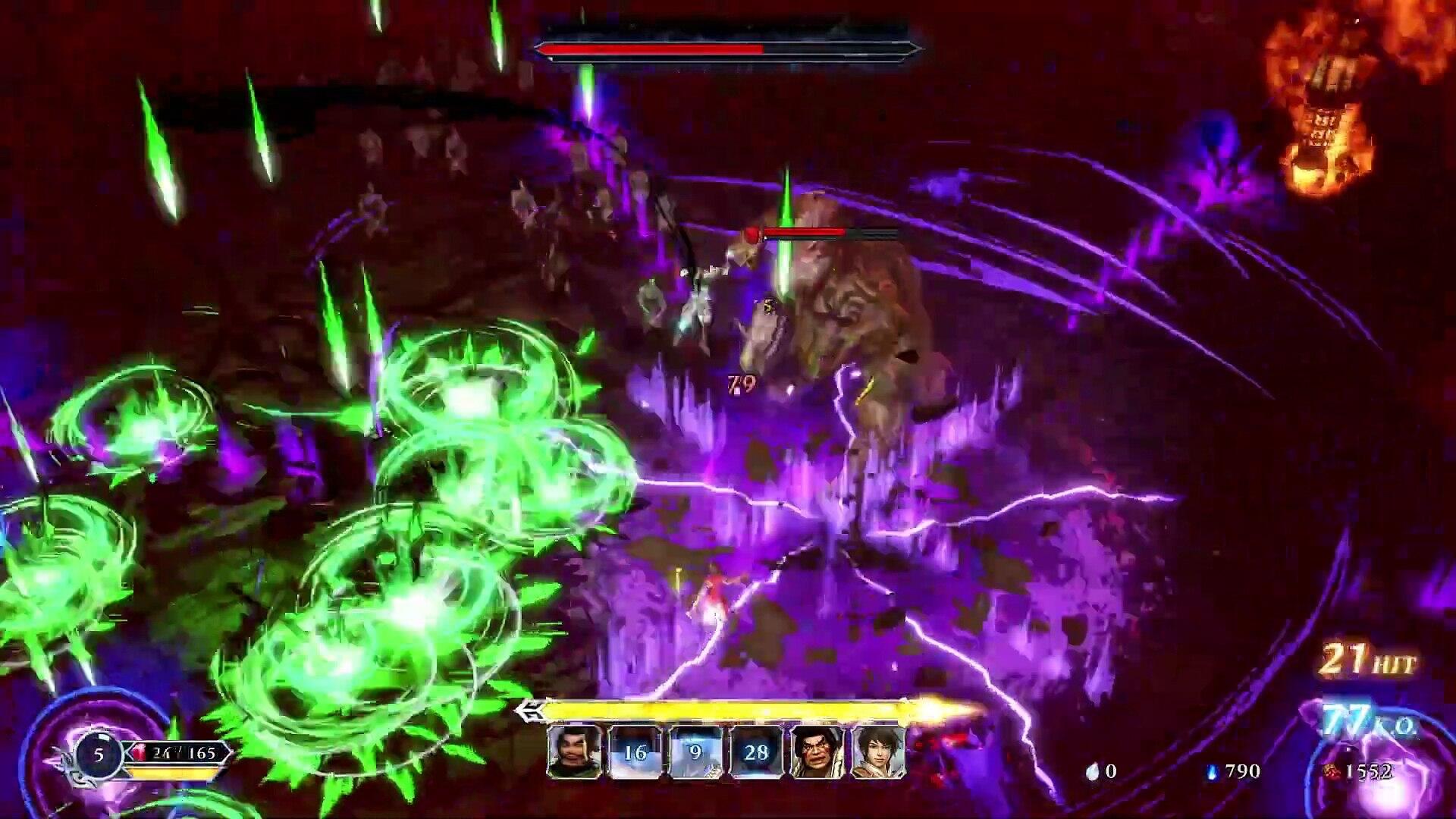Summon the red-face-painted bearded officer
The width and height of the screenshot is (1456, 819).
coord(817,752)
